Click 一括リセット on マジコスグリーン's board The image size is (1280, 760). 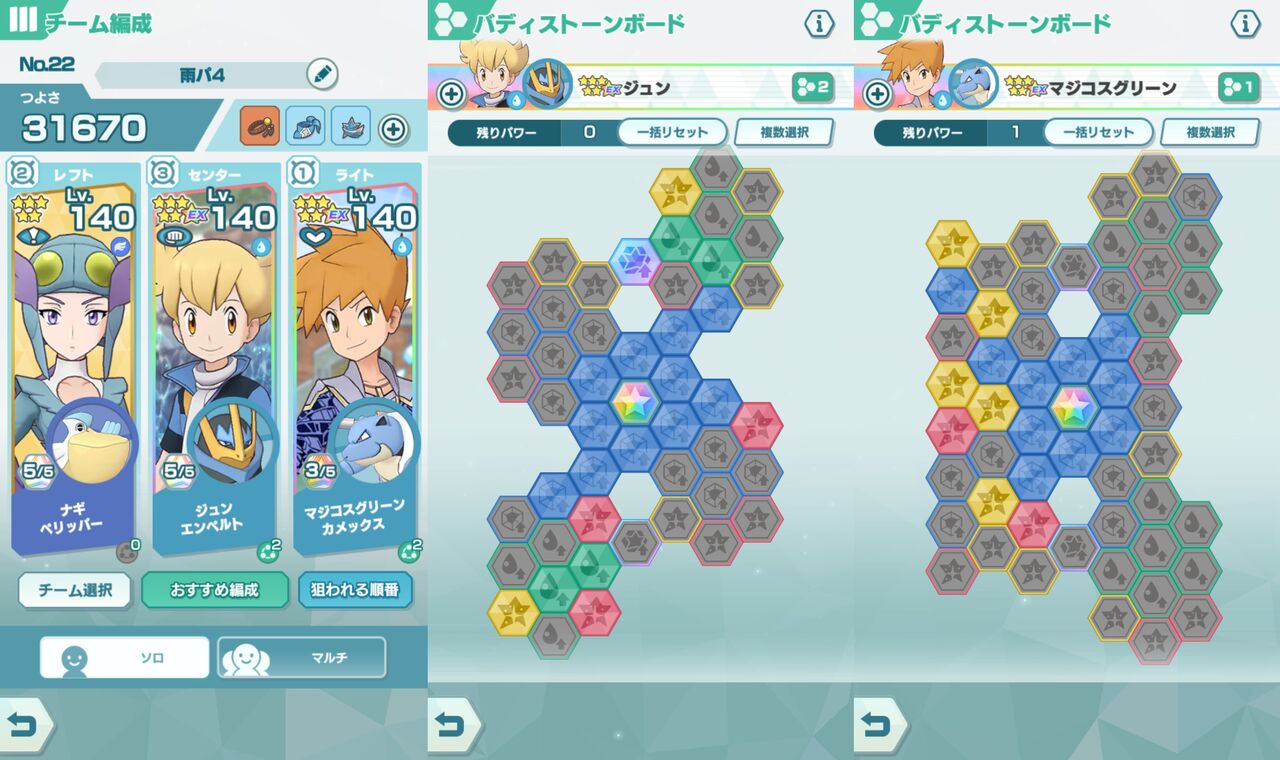[x=1100, y=132]
